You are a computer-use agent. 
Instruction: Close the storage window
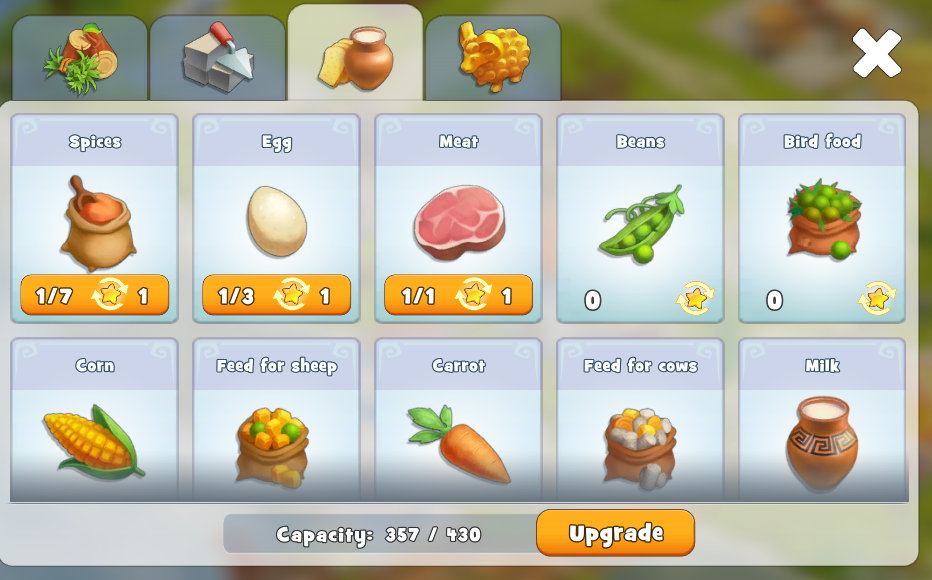[x=876, y=53]
